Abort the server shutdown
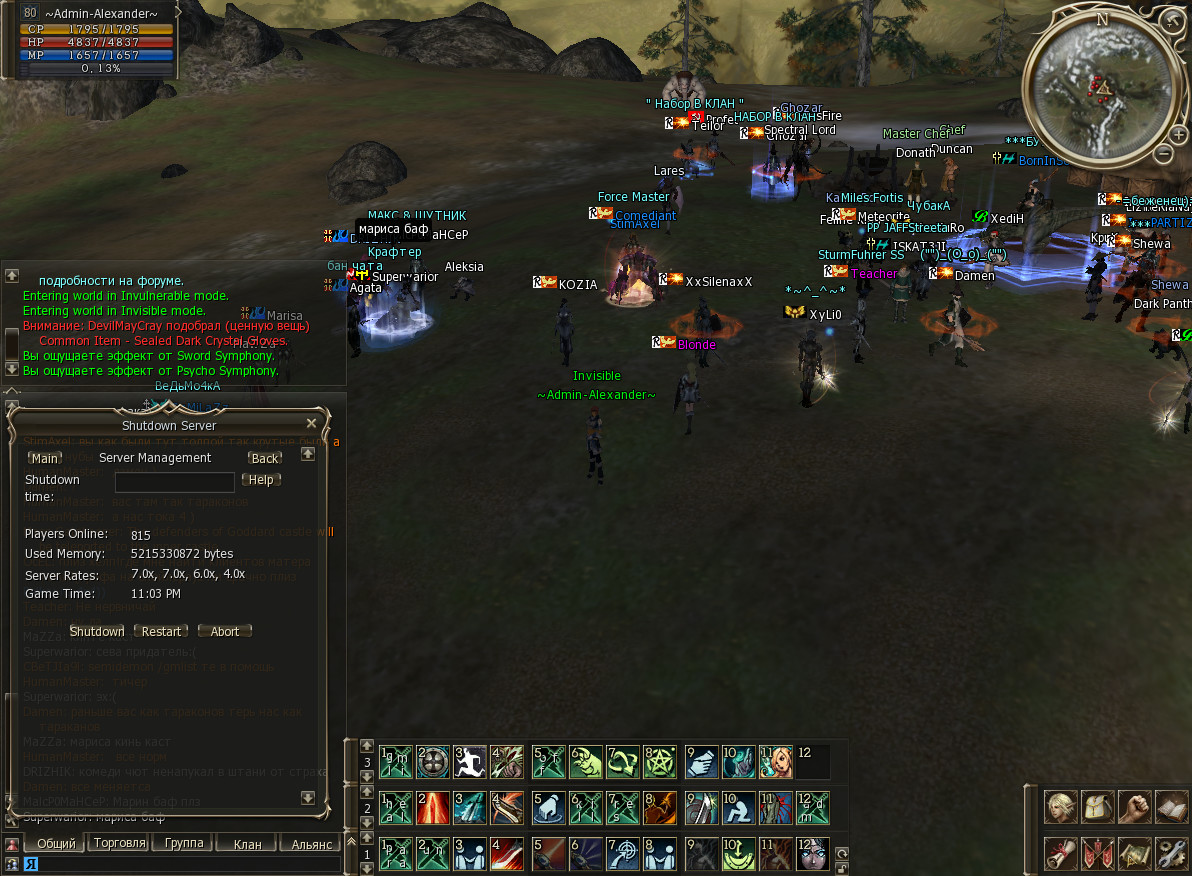The width and height of the screenshot is (1192, 876). point(225,631)
